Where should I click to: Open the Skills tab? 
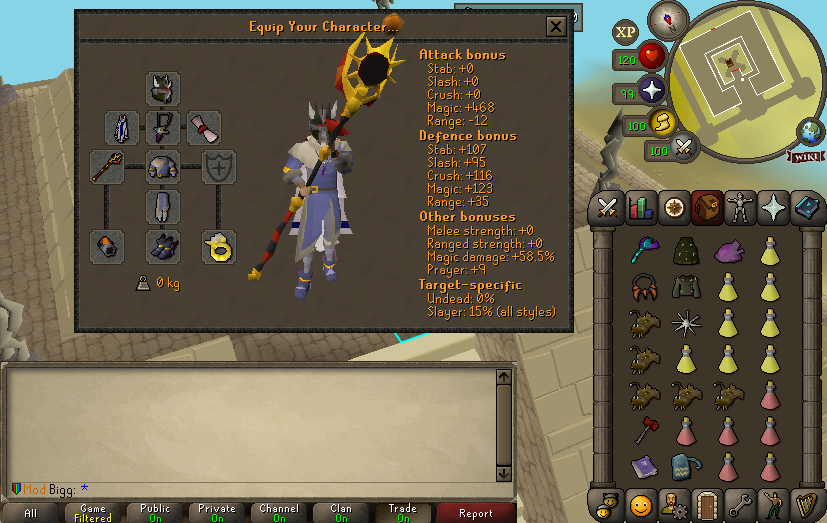(639, 208)
